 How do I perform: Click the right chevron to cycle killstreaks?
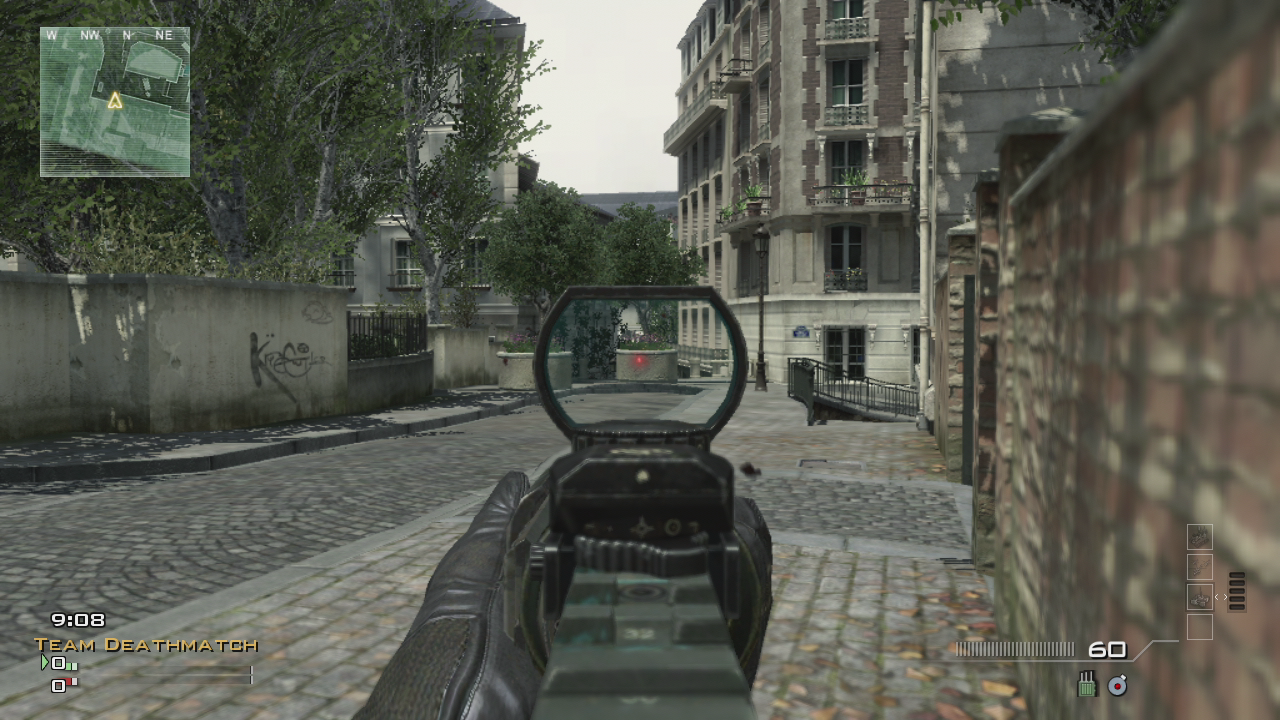(1225, 597)
